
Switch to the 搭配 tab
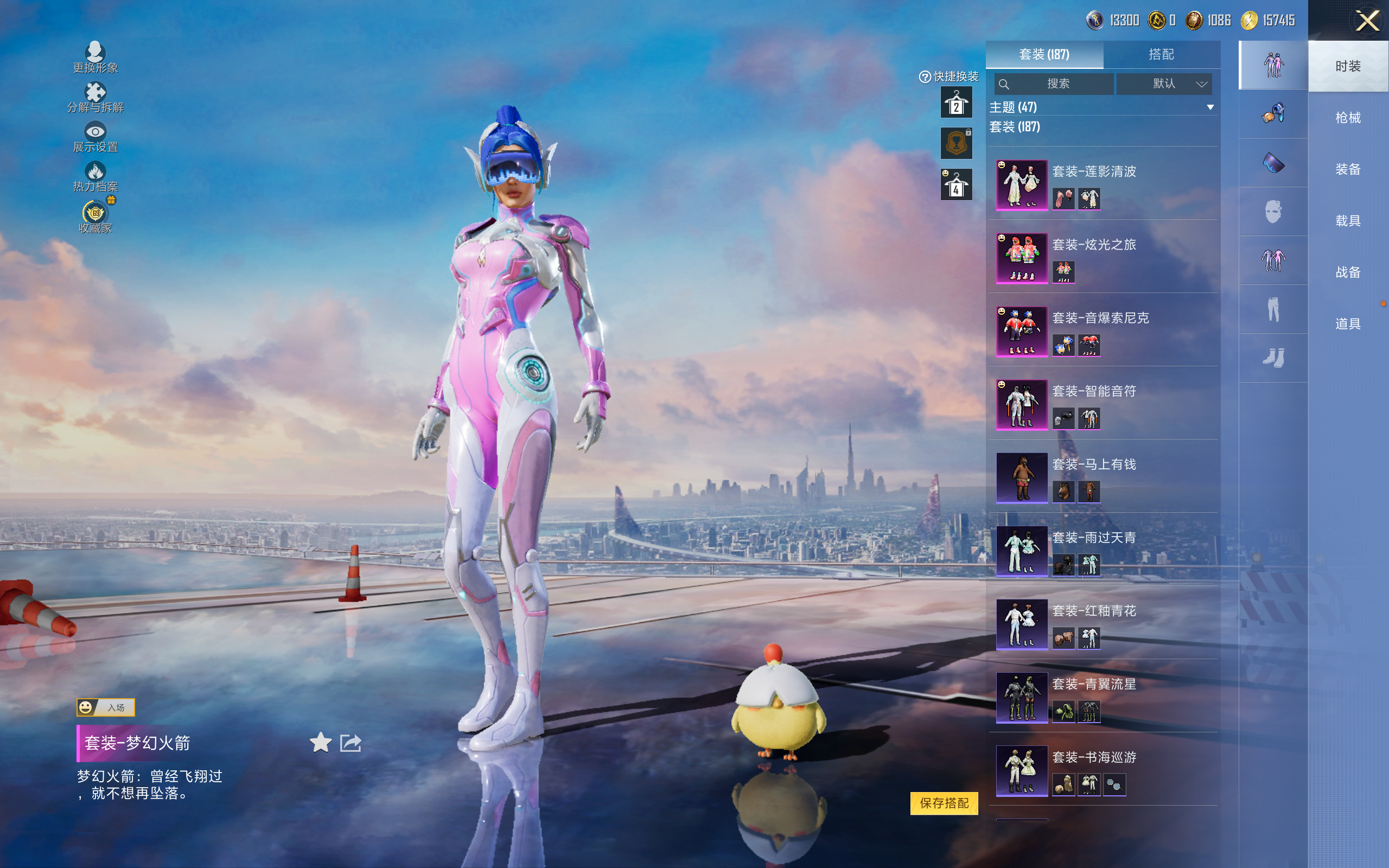pos(1161,55)
